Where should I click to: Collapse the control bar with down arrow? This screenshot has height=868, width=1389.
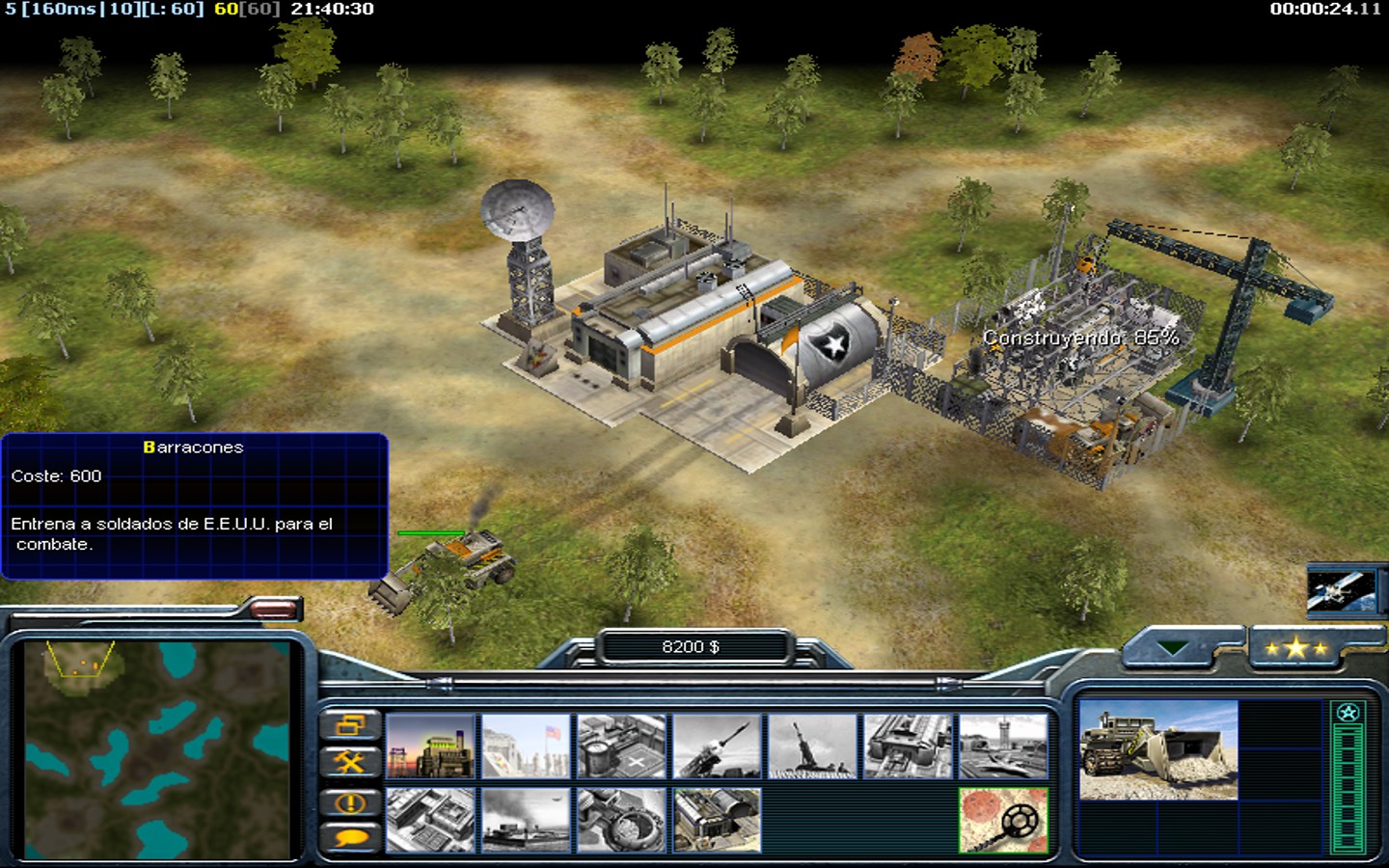coord(1173,649)
